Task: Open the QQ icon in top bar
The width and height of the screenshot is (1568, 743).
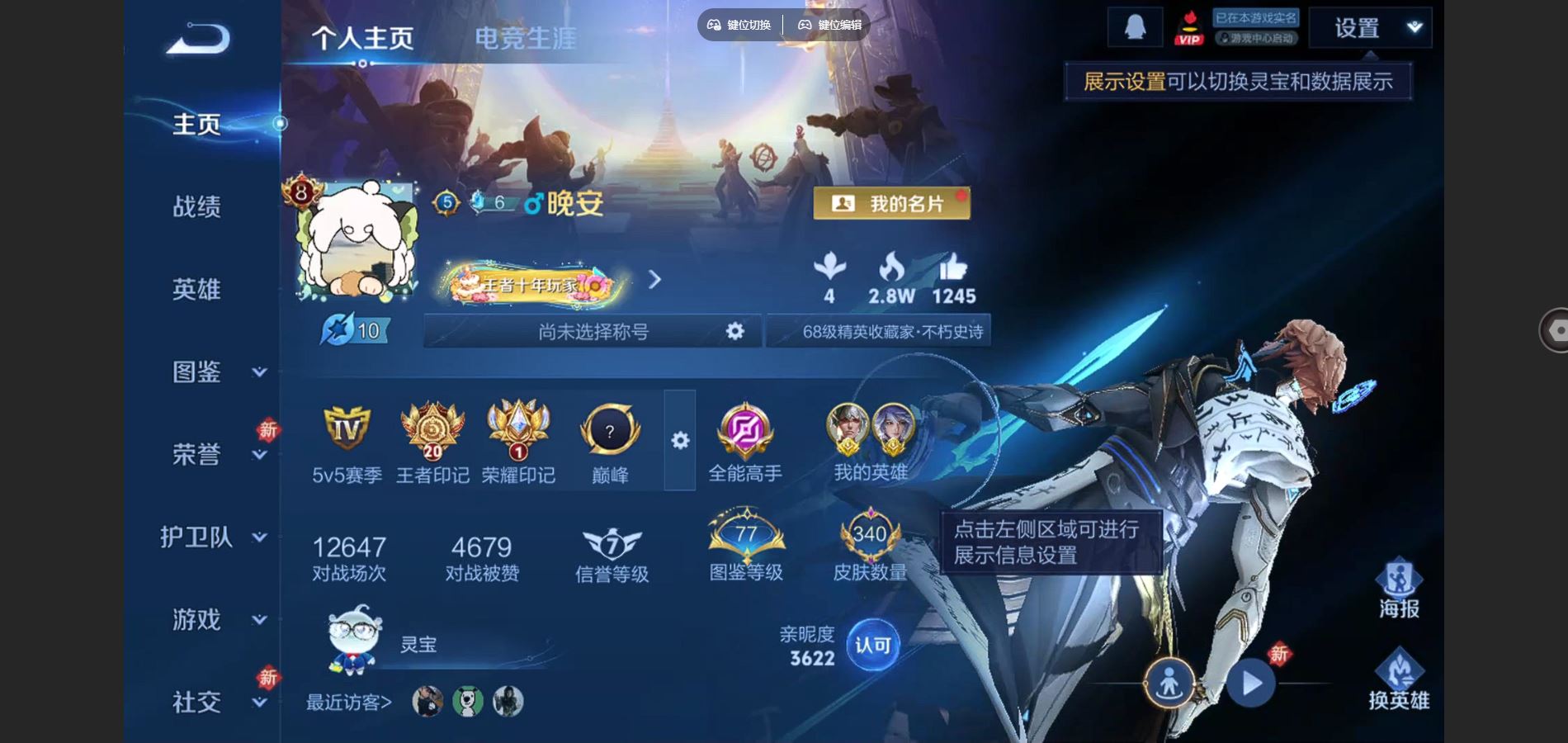Action: (1136, 25)
